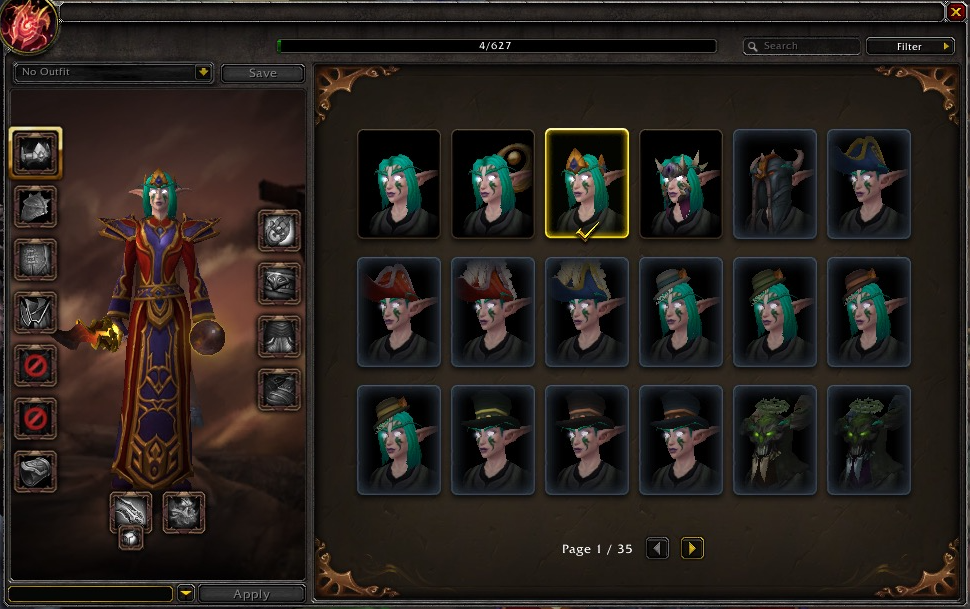Screen dimensions: 970x609
Task: Select the shoulder armor slot
Action: pyautogui.click(x=36, y=206)
